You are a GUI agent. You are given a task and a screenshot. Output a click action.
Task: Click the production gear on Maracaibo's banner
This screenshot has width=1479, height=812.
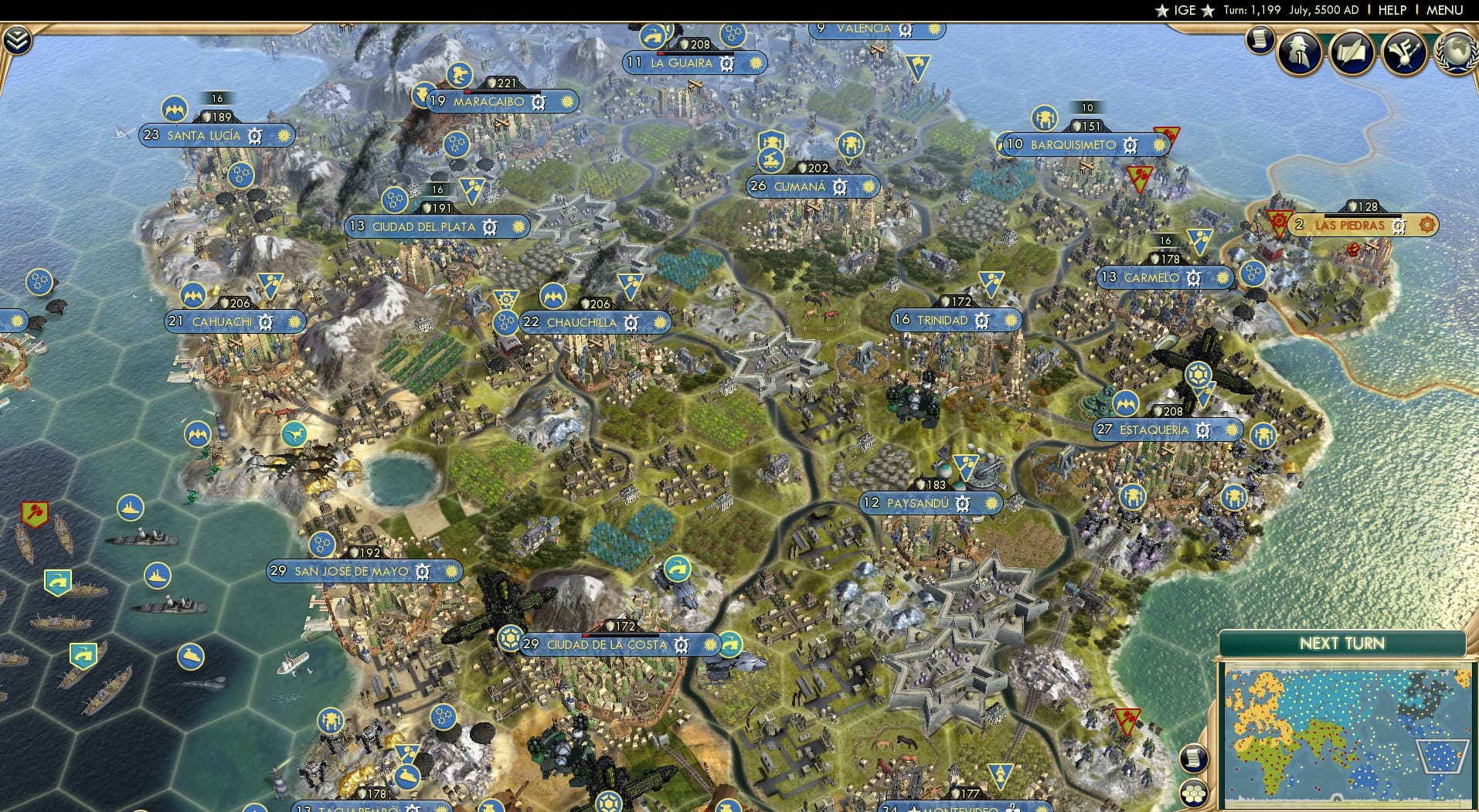(538, 102)
